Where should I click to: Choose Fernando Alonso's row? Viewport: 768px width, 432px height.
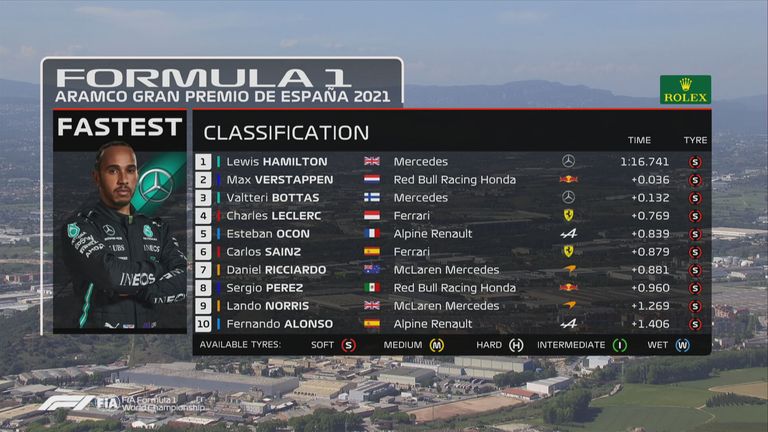[x=450, y=323]
